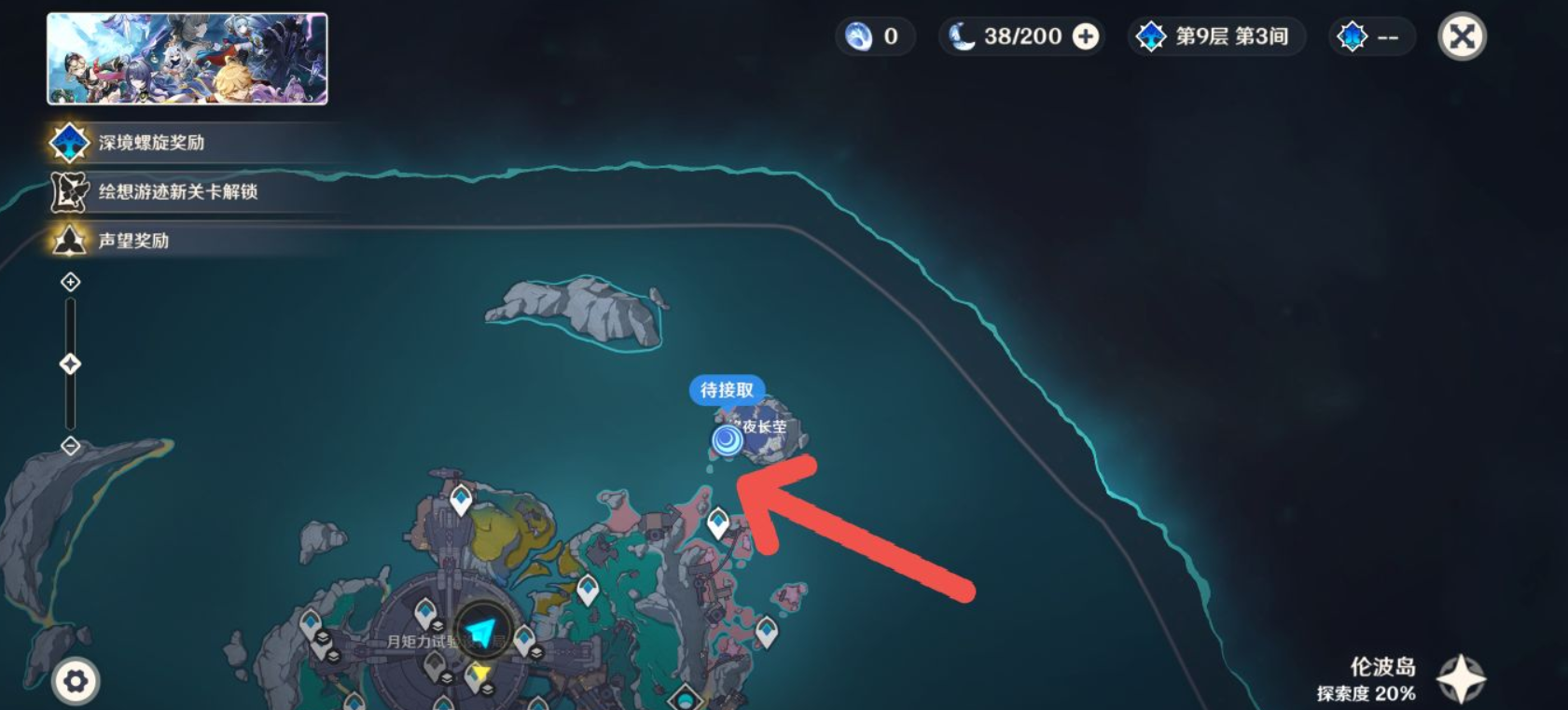The height and width of the screenshot is (710, 1568).
Task: Select the 待接取 quest marker on the islet
Action: pos(728,439)
